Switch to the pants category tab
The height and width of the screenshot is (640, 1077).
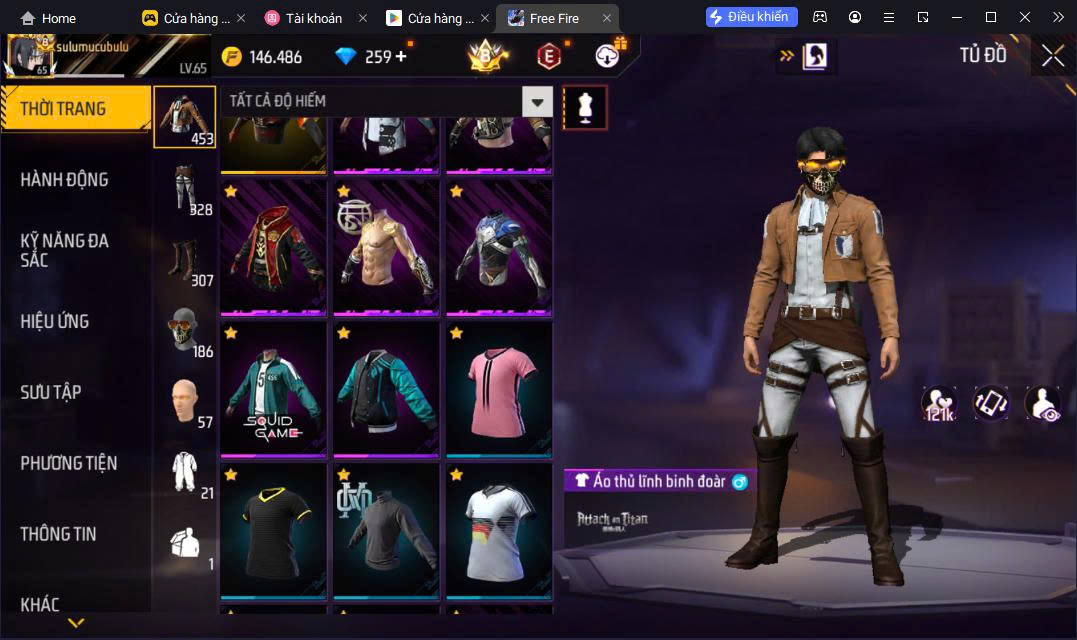(x=184, y=187)
